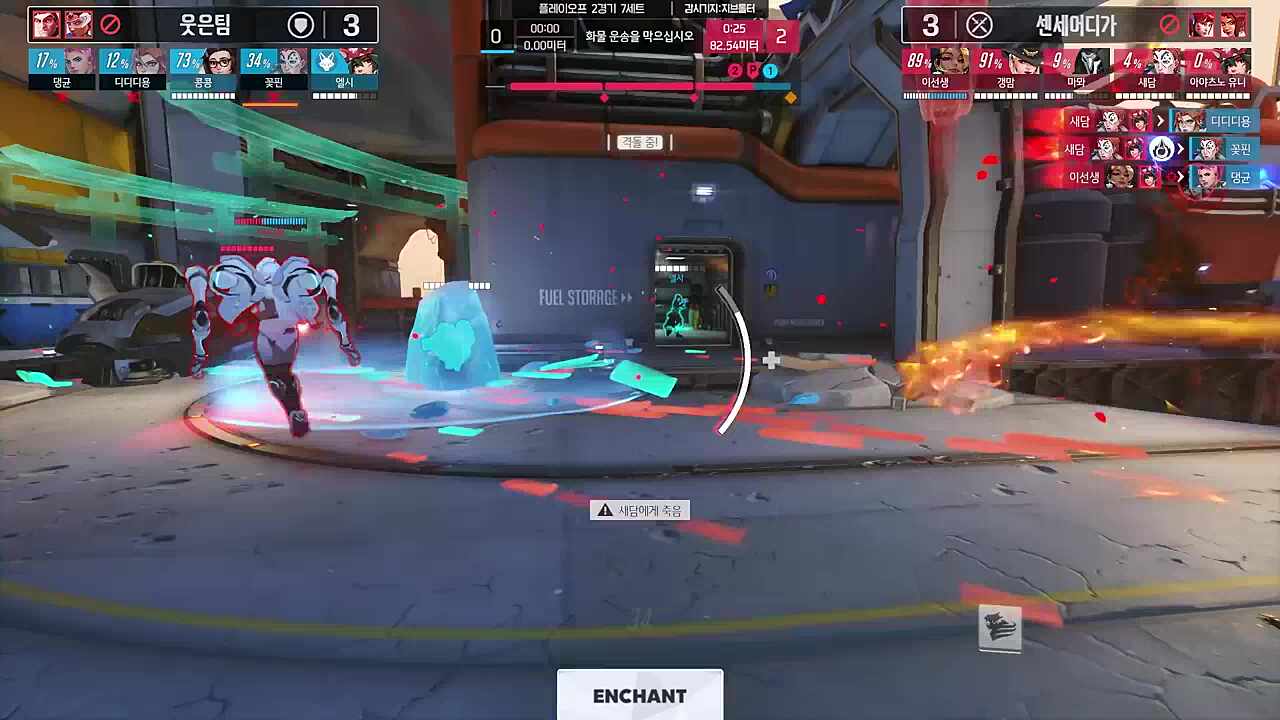Click the ENCHANT logo banner

[x=640, y=695]
